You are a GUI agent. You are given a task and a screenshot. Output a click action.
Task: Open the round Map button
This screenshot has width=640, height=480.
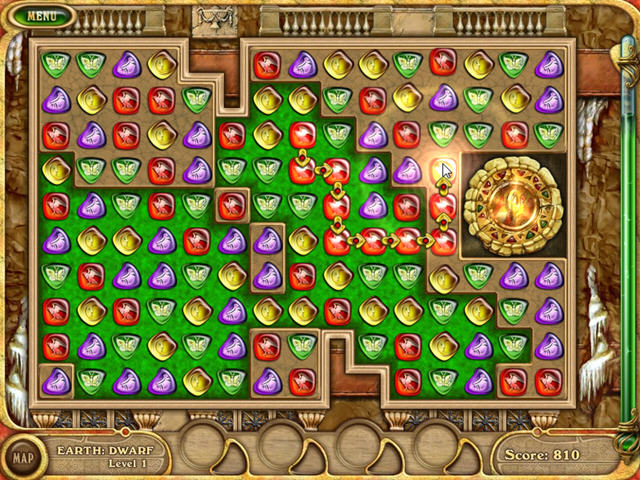pos(21,458)
